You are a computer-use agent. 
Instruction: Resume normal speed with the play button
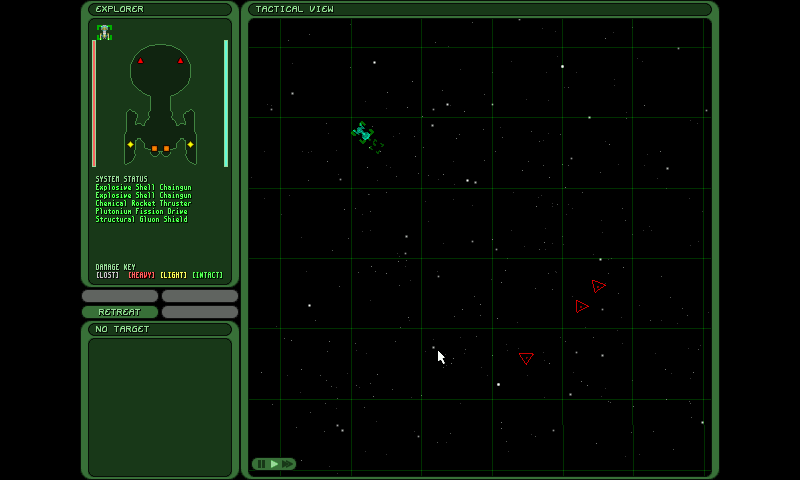click(x=274, y=464)
